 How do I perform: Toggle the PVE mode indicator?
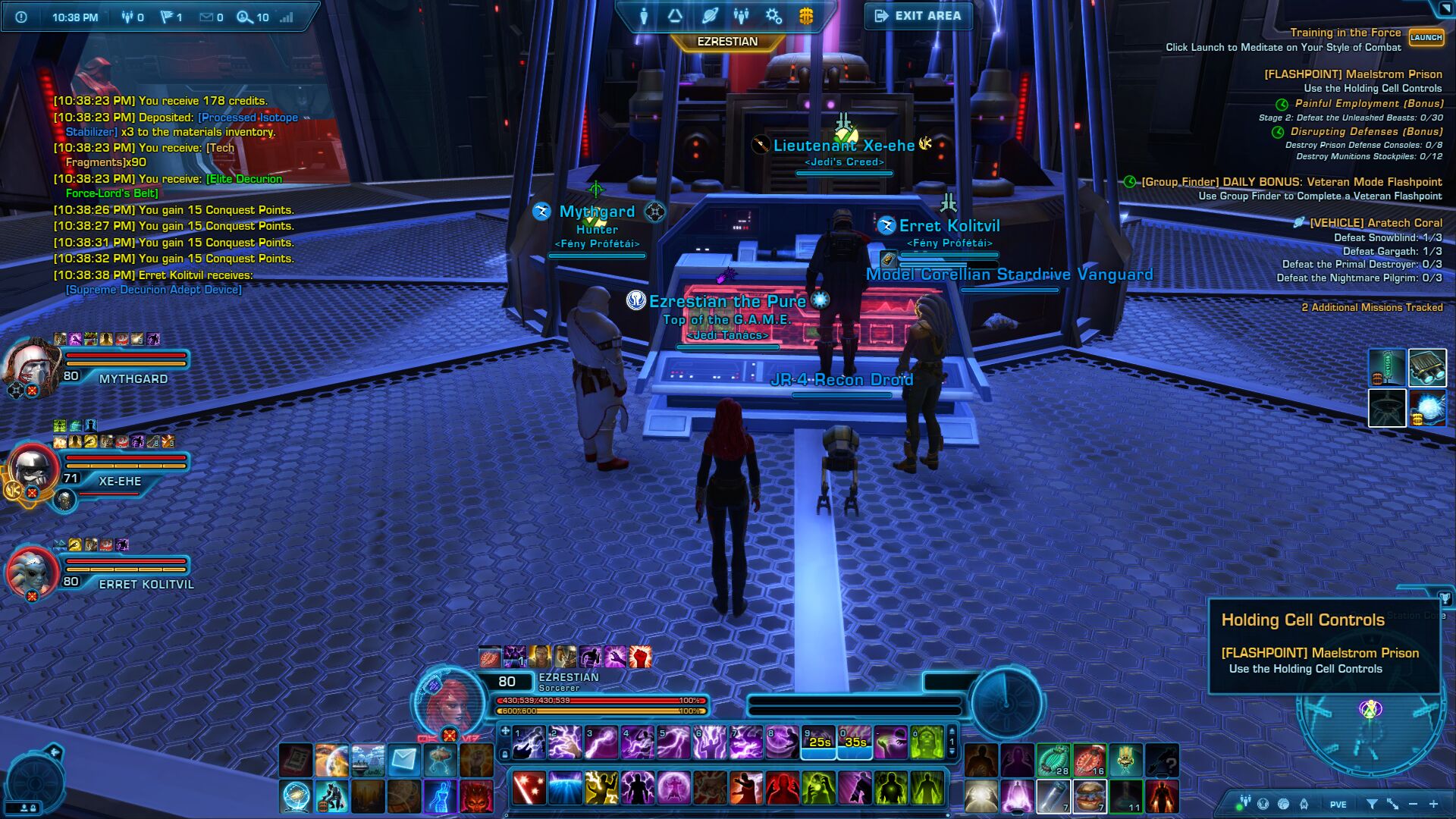tap(1338, 805)
